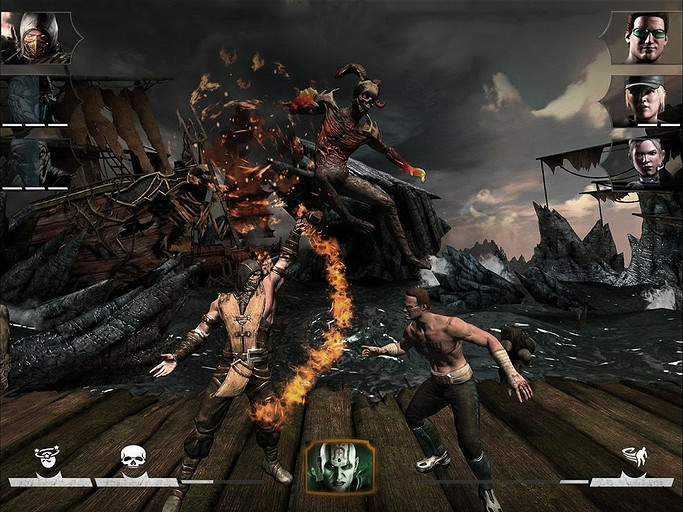
Task: Select Johnny Cage's opponent portrait with green sunglasses
Action: tap(646, 38)
